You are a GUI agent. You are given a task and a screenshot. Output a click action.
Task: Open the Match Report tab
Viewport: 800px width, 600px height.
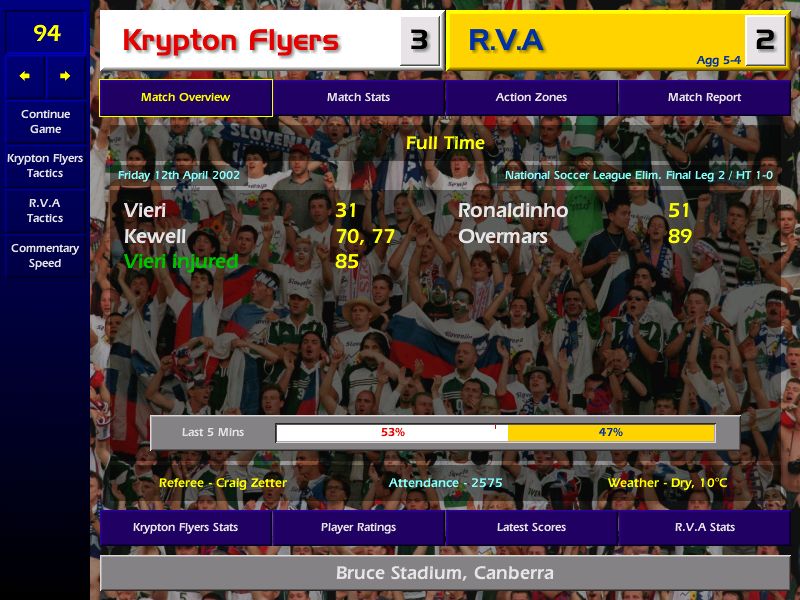coord(704,98)
